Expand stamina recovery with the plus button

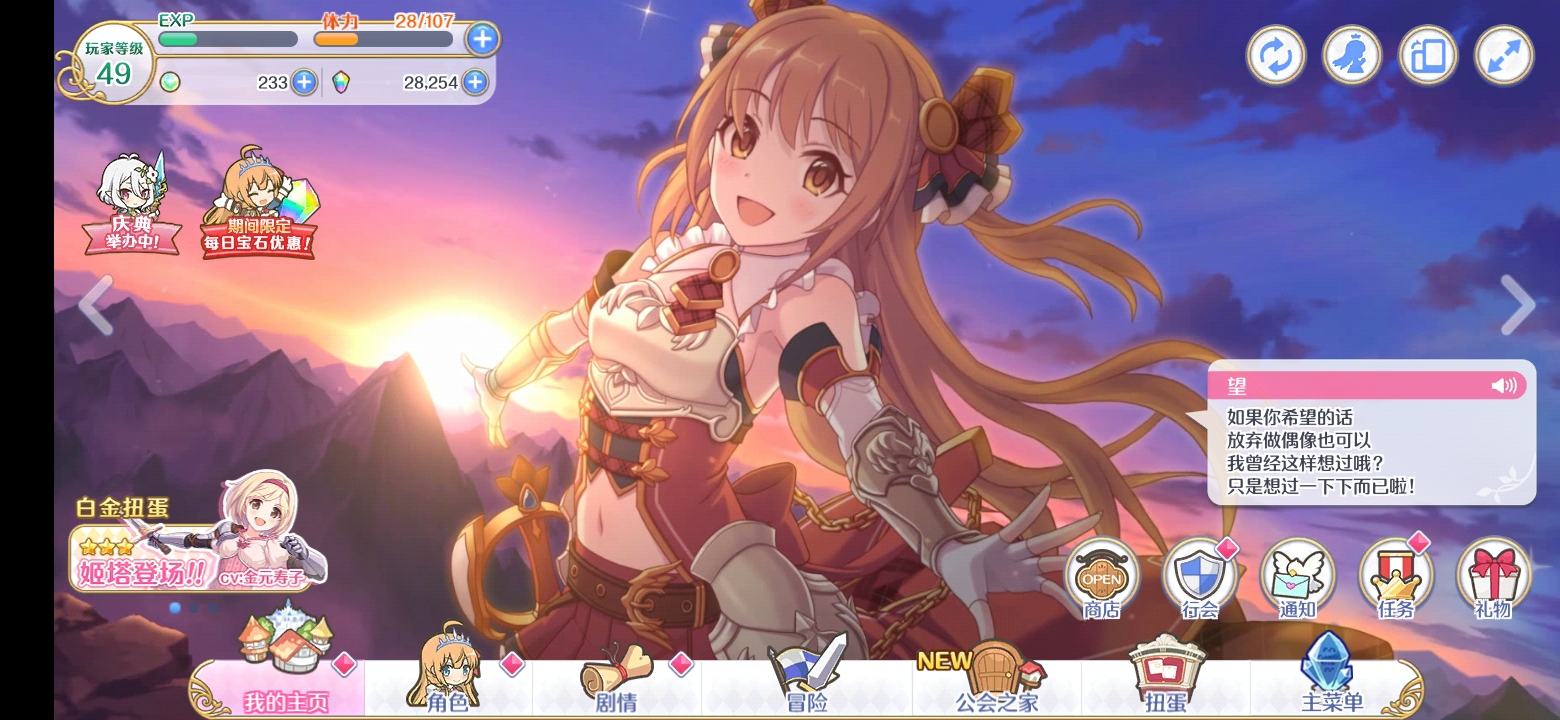483,38
